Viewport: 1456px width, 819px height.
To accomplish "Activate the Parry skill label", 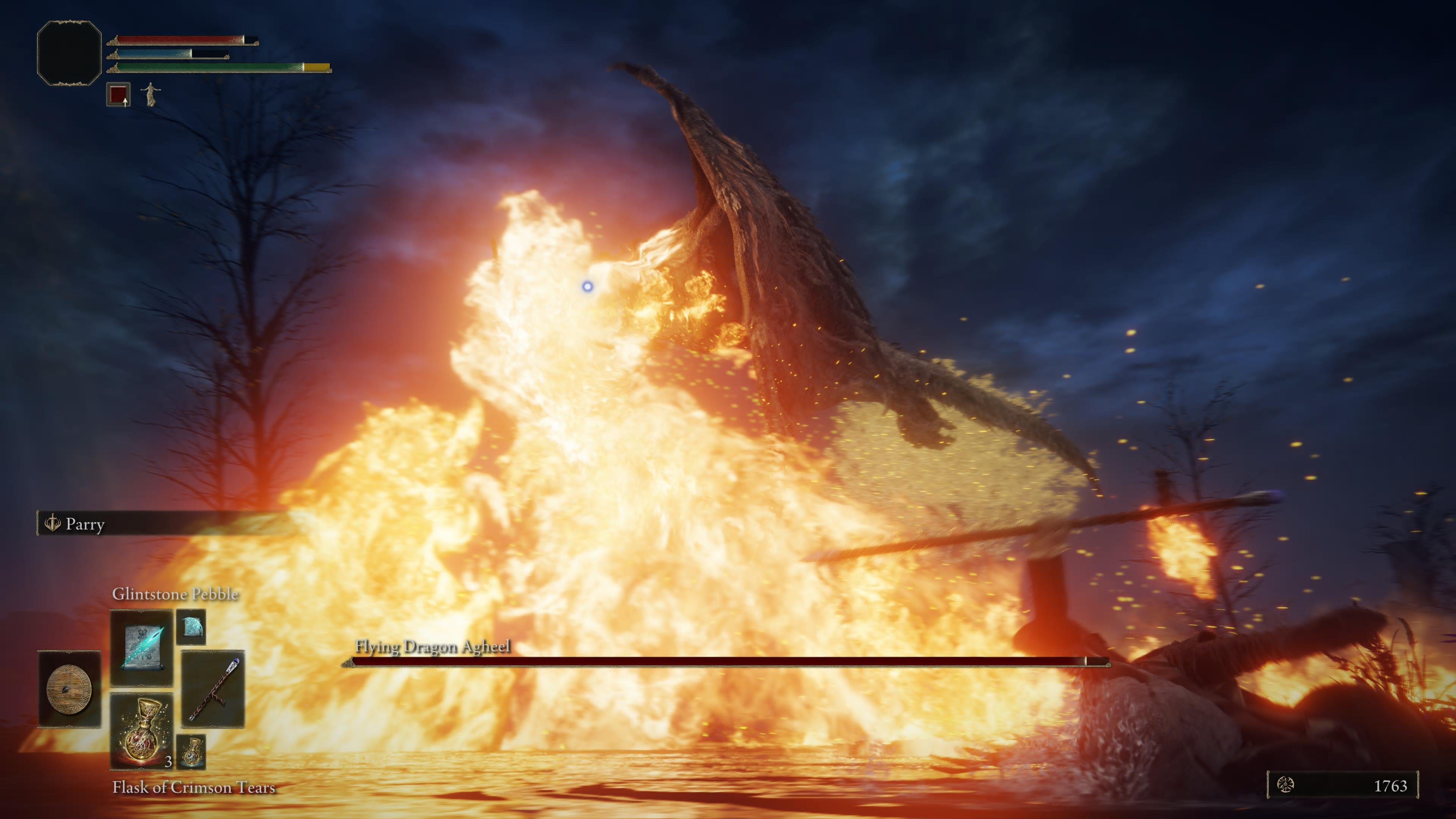I will point(85,524).
